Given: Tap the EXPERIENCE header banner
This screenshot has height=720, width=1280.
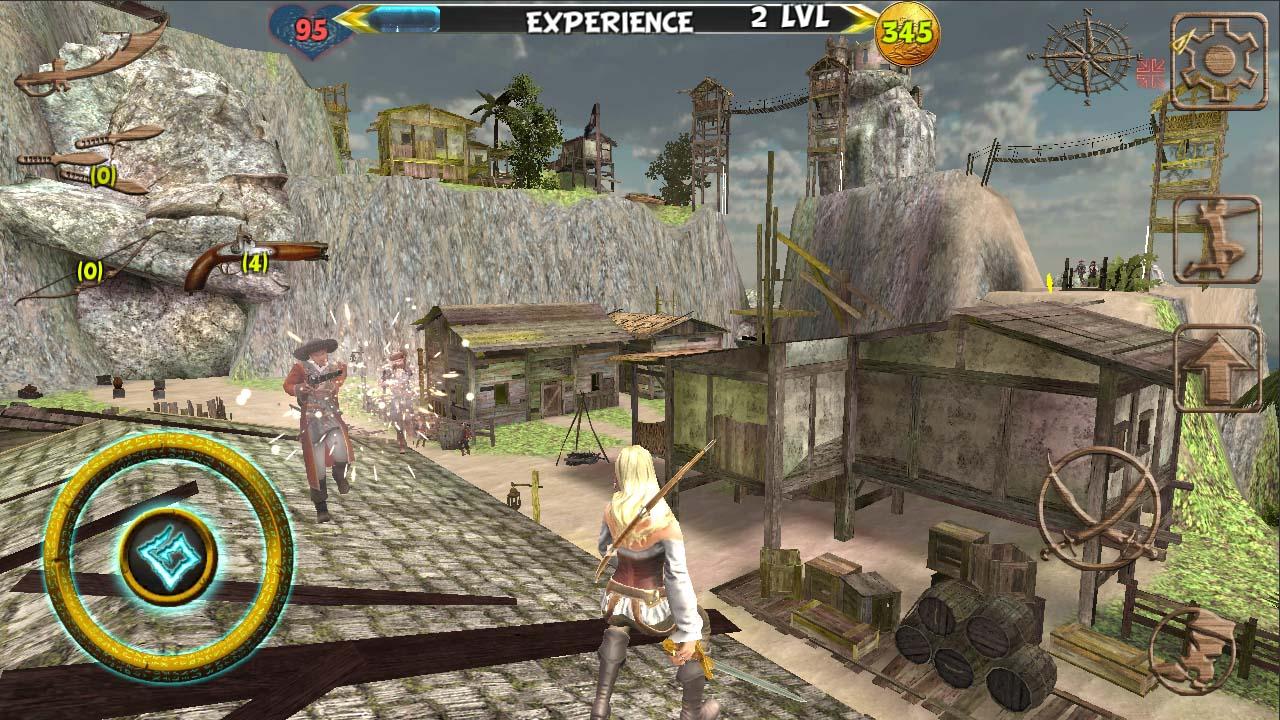Looking at the screenshot, I should pos(610,18).
